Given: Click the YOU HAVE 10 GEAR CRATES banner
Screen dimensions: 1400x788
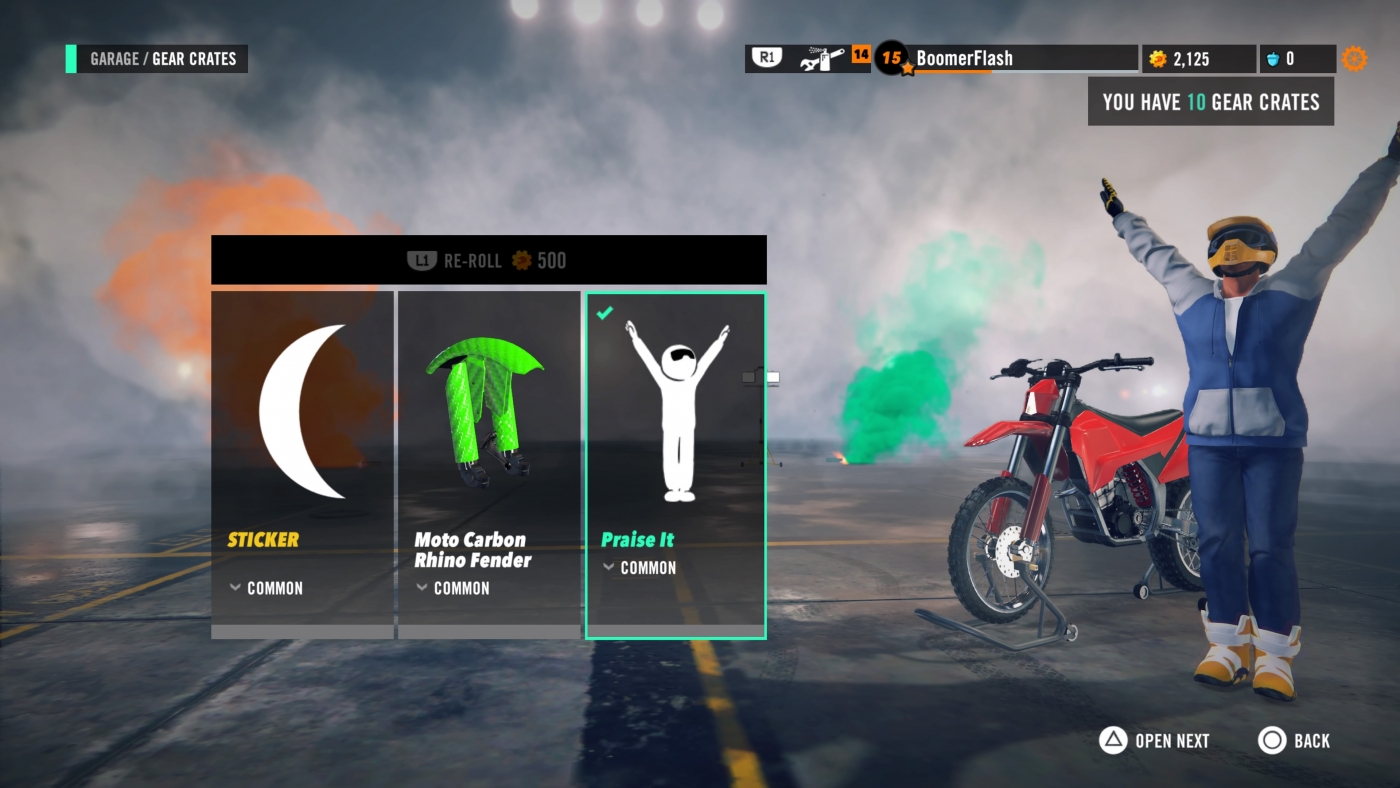Looking at the screenshot, I should 1210,101.
